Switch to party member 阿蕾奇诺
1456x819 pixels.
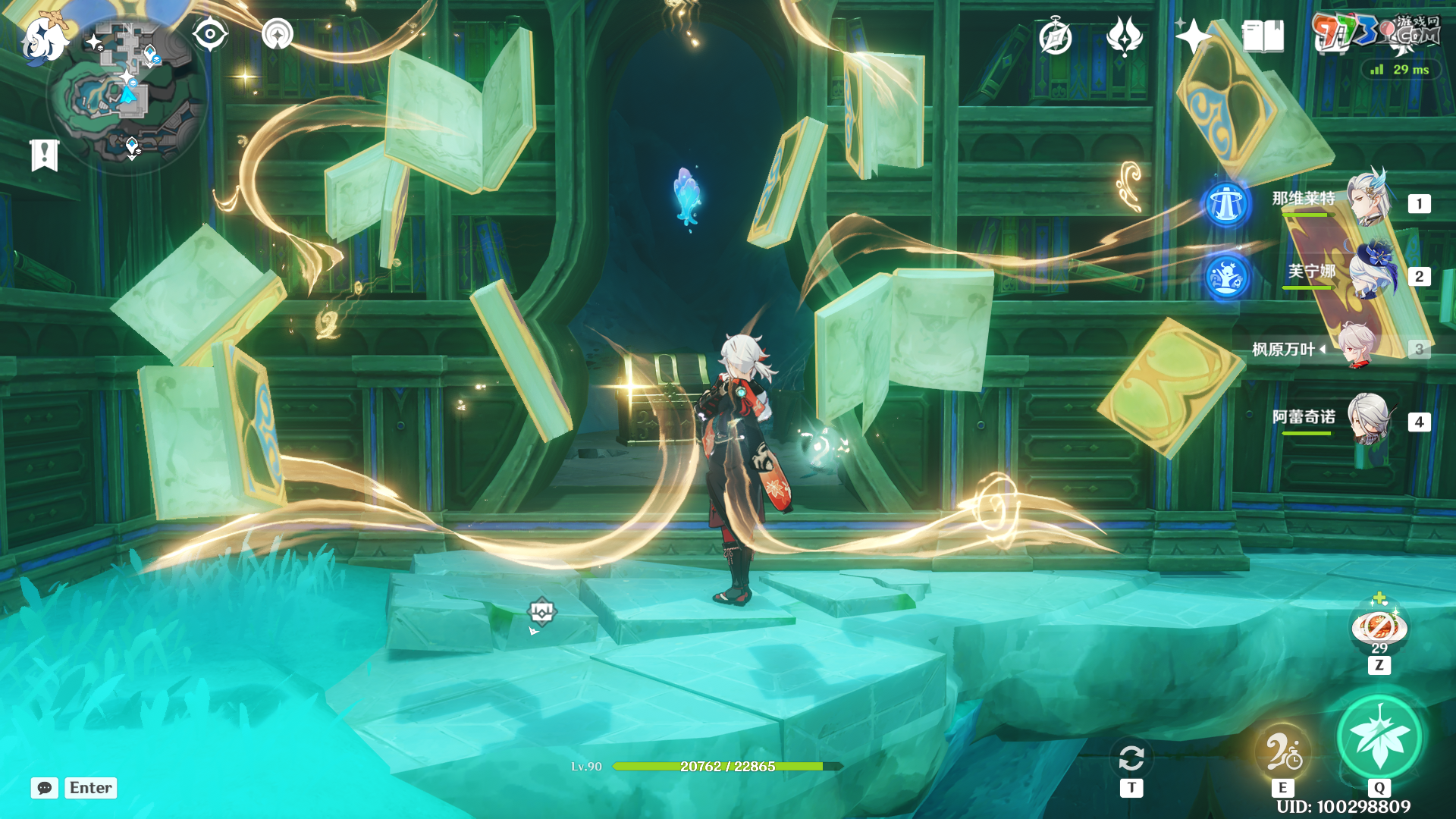coord(1368,419)
